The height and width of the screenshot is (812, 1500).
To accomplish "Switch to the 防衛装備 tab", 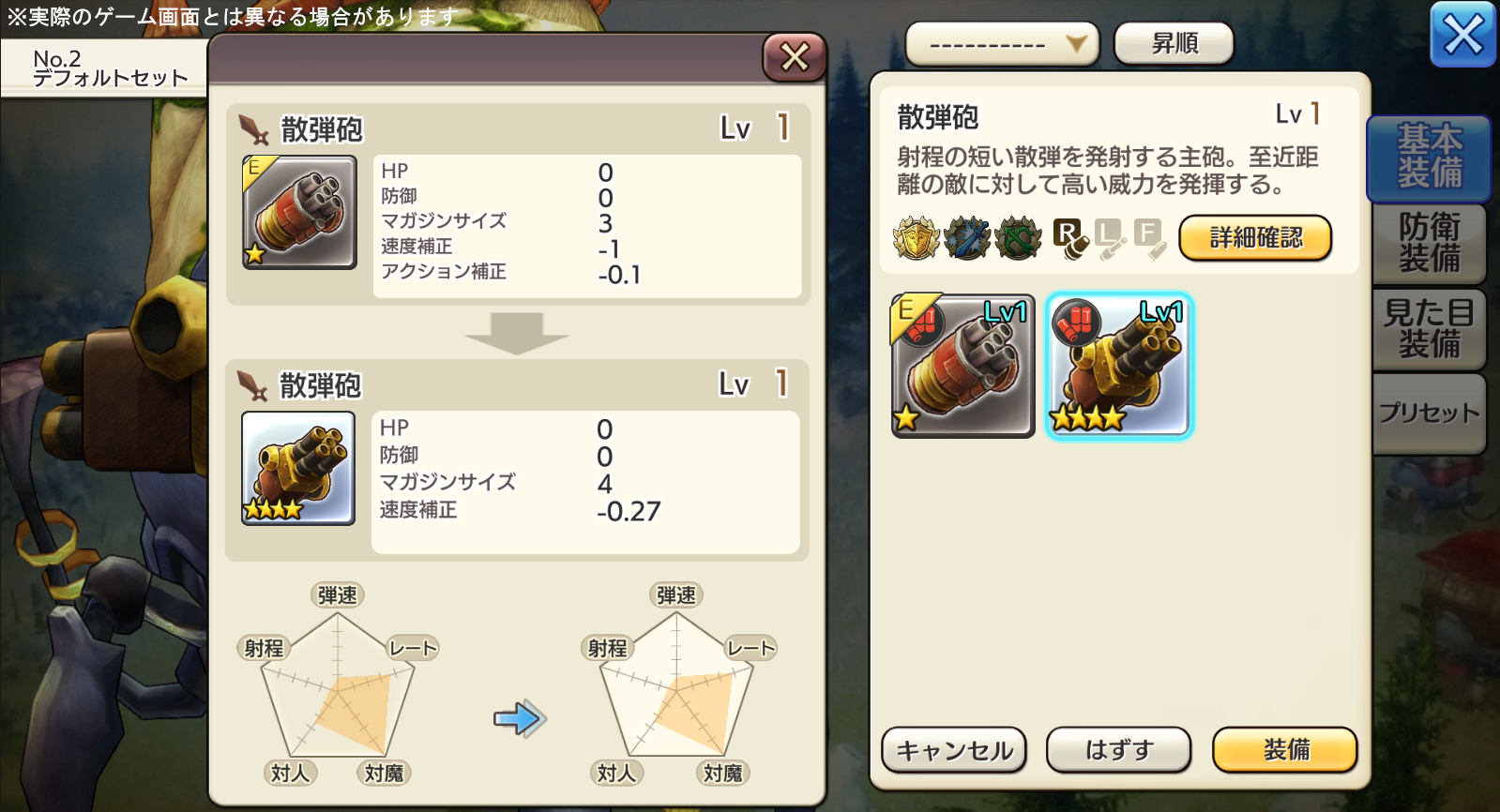I will (x=1429, y=243).
